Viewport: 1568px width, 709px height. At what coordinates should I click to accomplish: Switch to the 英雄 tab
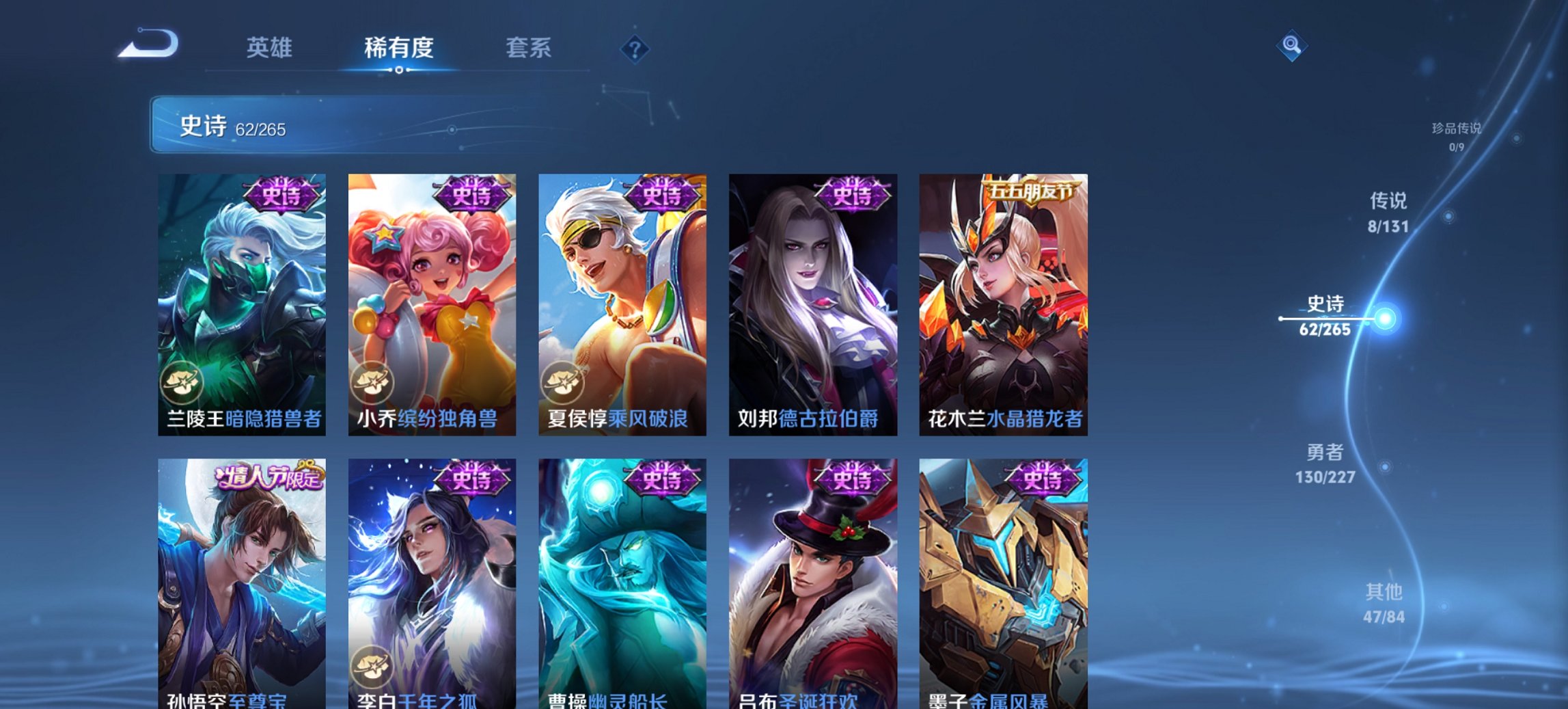(271, 48)
